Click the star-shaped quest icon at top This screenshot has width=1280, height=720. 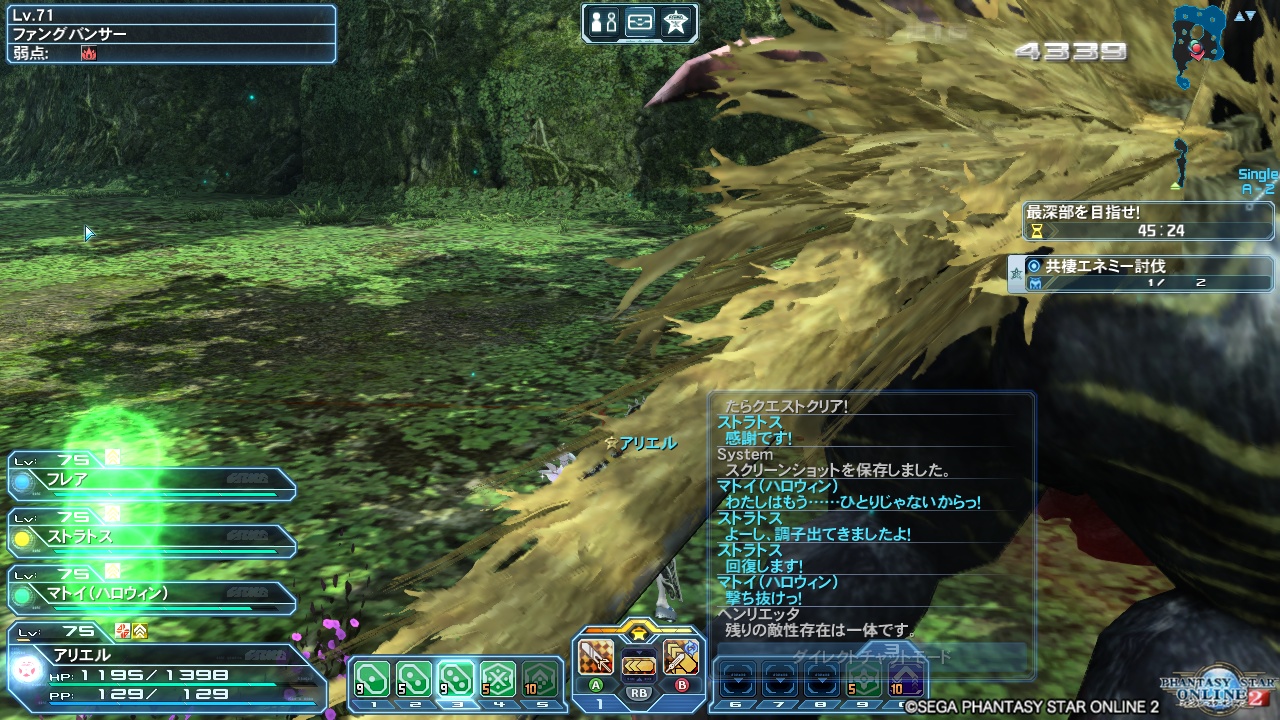pyautogui.click(x=676, y=21)
